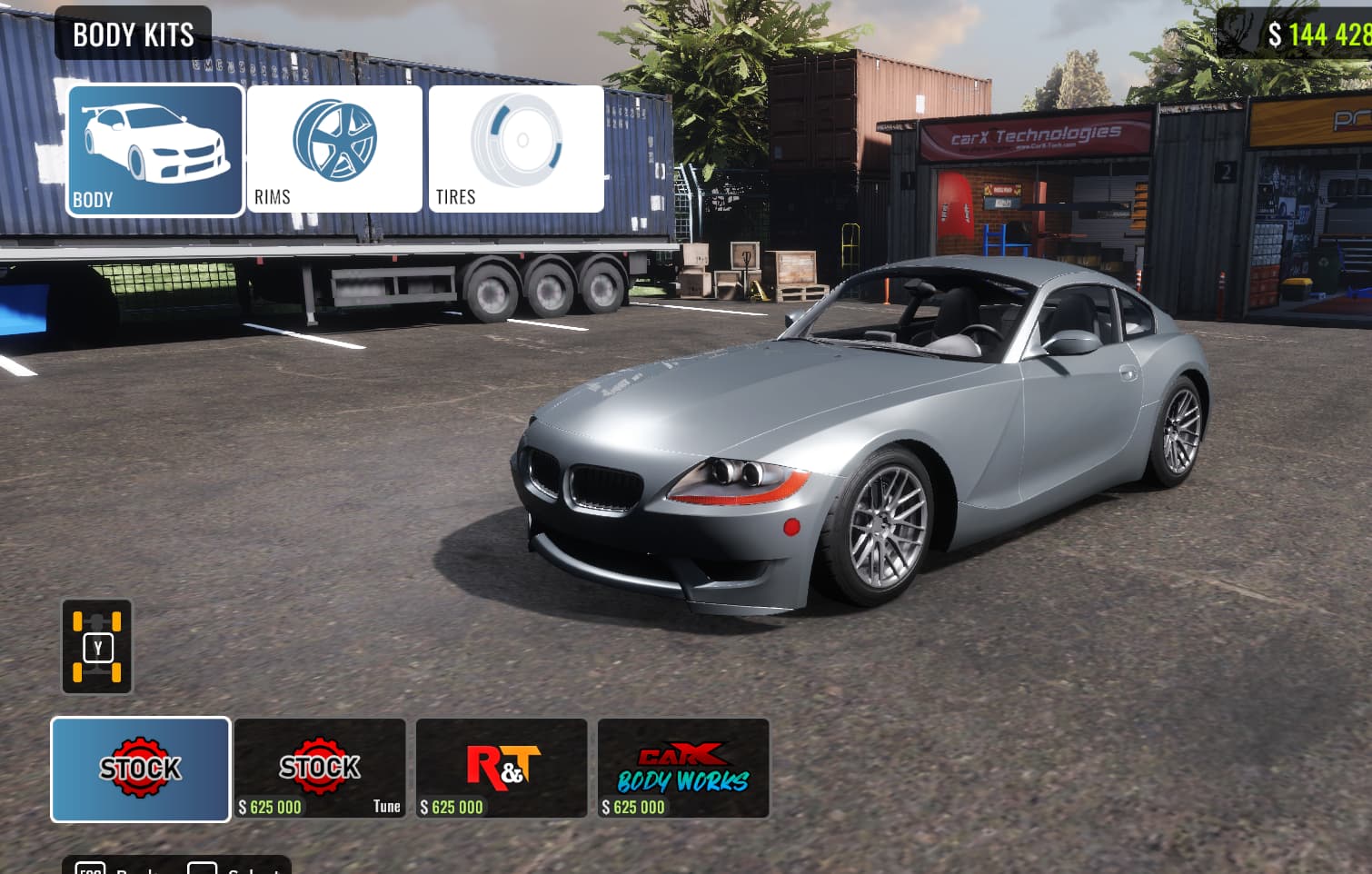
Task: Click the yellow car chassis icon
Action: pos(97,647)
